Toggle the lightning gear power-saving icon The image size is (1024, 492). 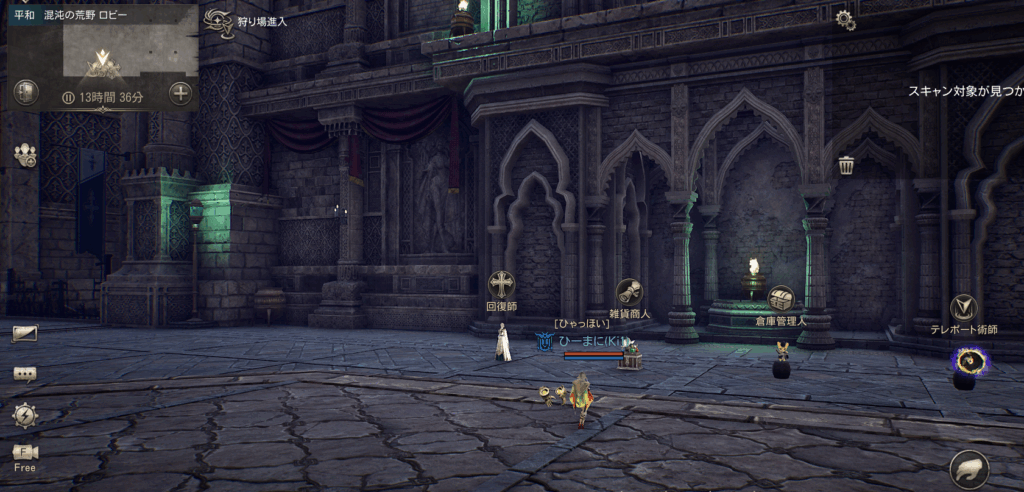coord(25,414)
